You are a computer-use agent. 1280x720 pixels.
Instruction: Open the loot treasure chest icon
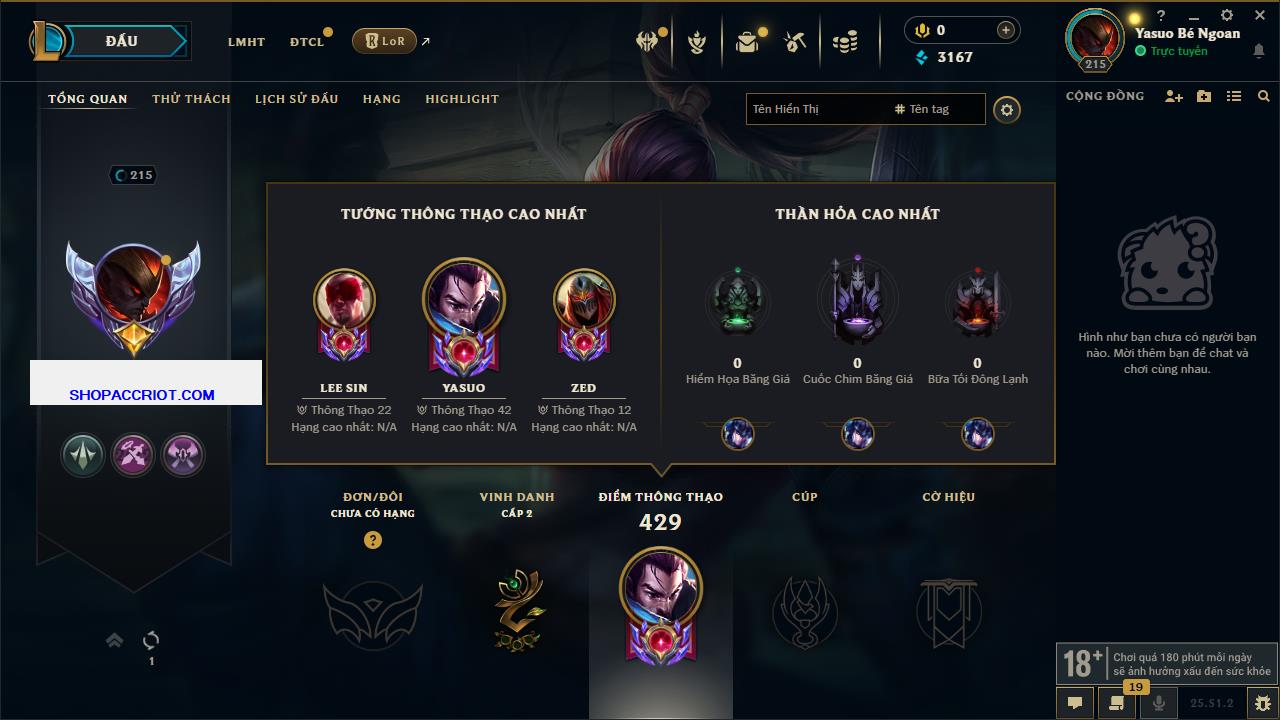point(747,42)
